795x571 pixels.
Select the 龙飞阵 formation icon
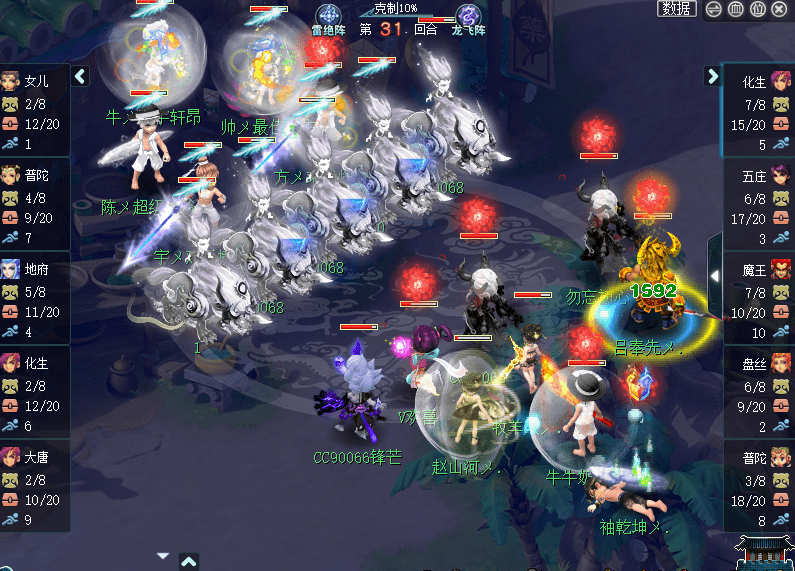point(467,17)
